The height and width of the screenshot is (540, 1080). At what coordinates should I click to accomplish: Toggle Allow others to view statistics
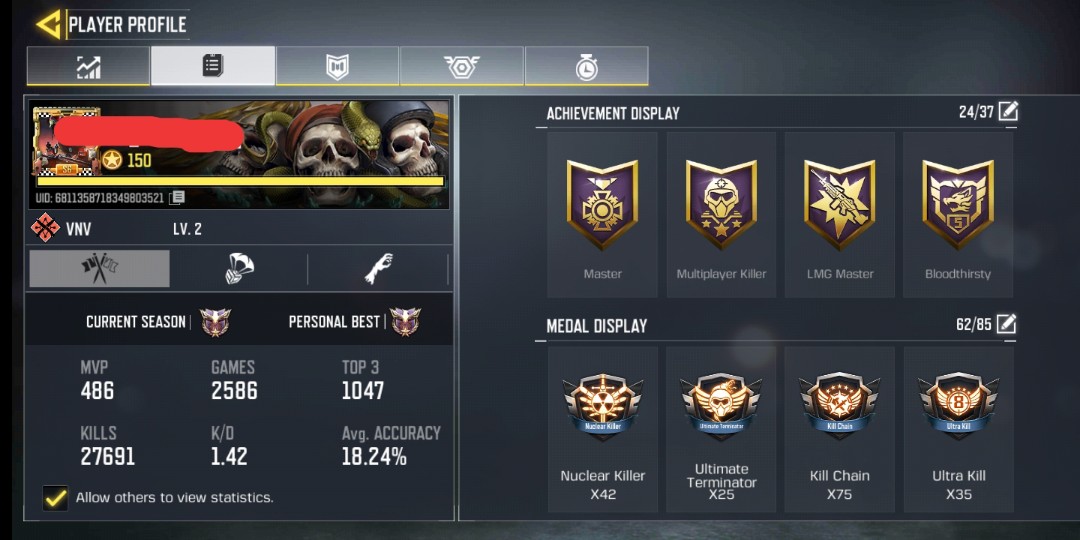(56, 497)
